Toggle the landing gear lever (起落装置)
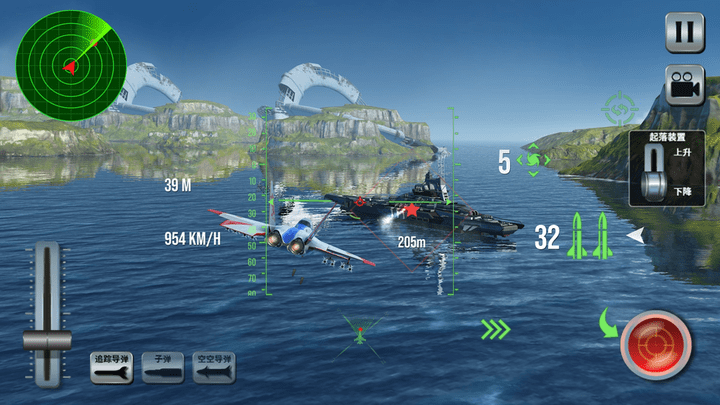The width and height of the screenshot is (720, 405). [x=654, y=175]
